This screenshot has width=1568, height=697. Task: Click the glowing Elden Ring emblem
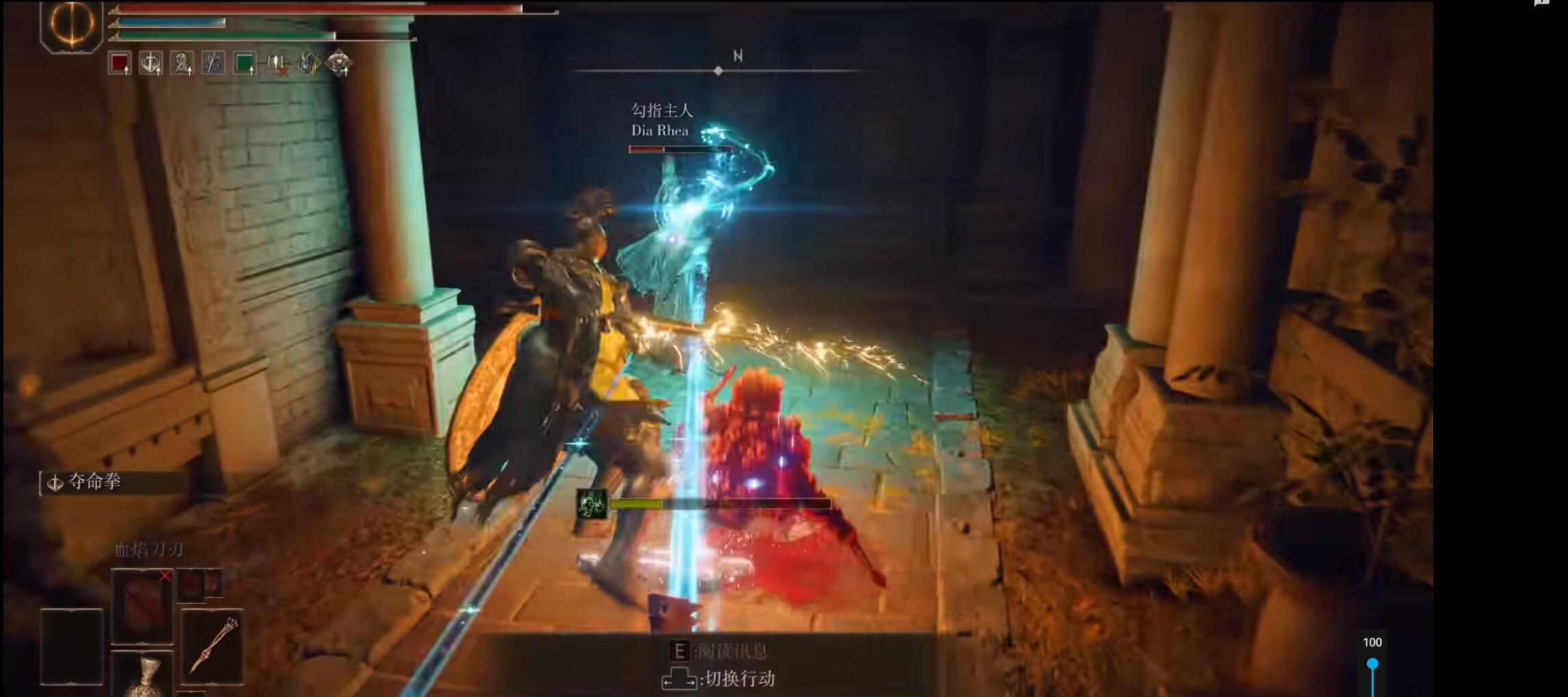tap(72, 25)
